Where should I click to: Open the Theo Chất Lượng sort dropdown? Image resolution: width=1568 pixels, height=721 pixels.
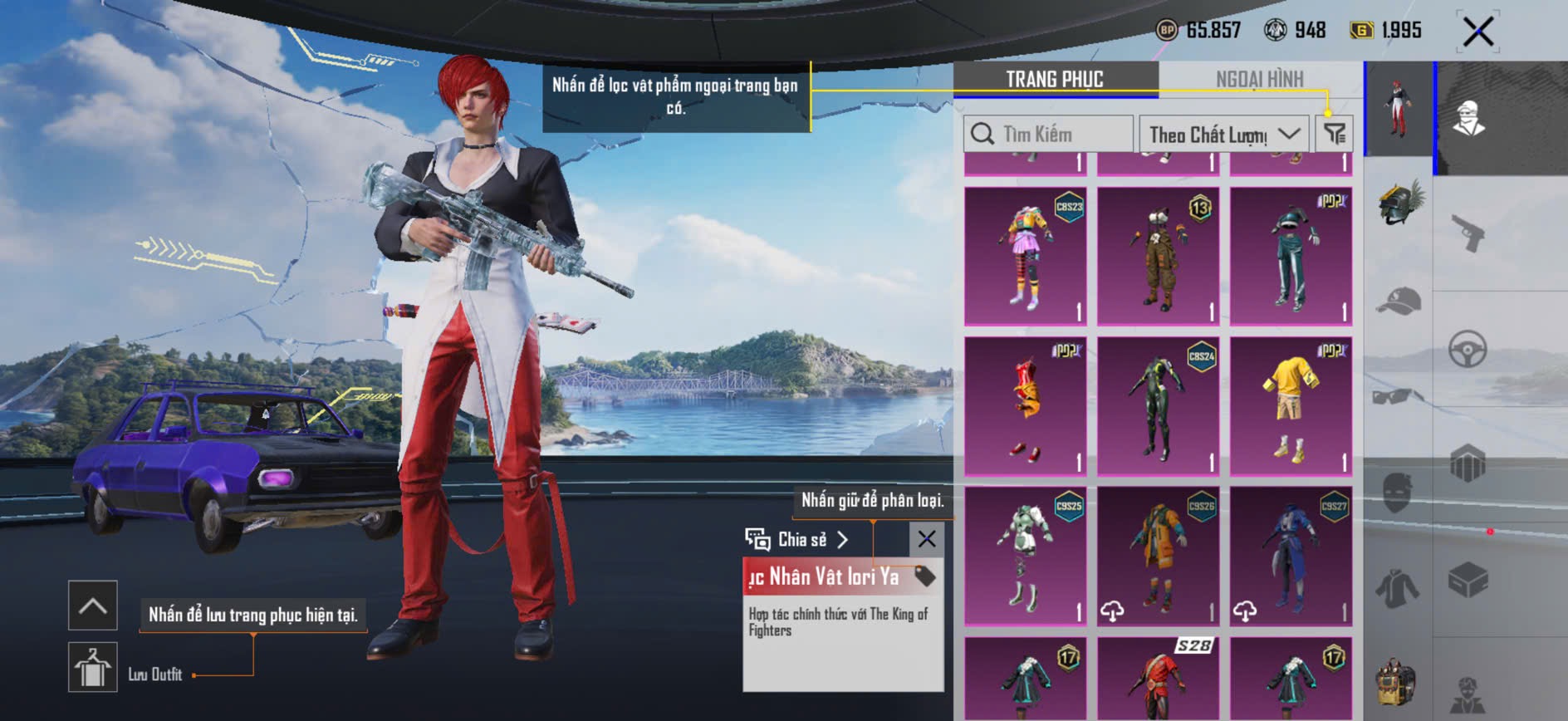(1223, 134)
